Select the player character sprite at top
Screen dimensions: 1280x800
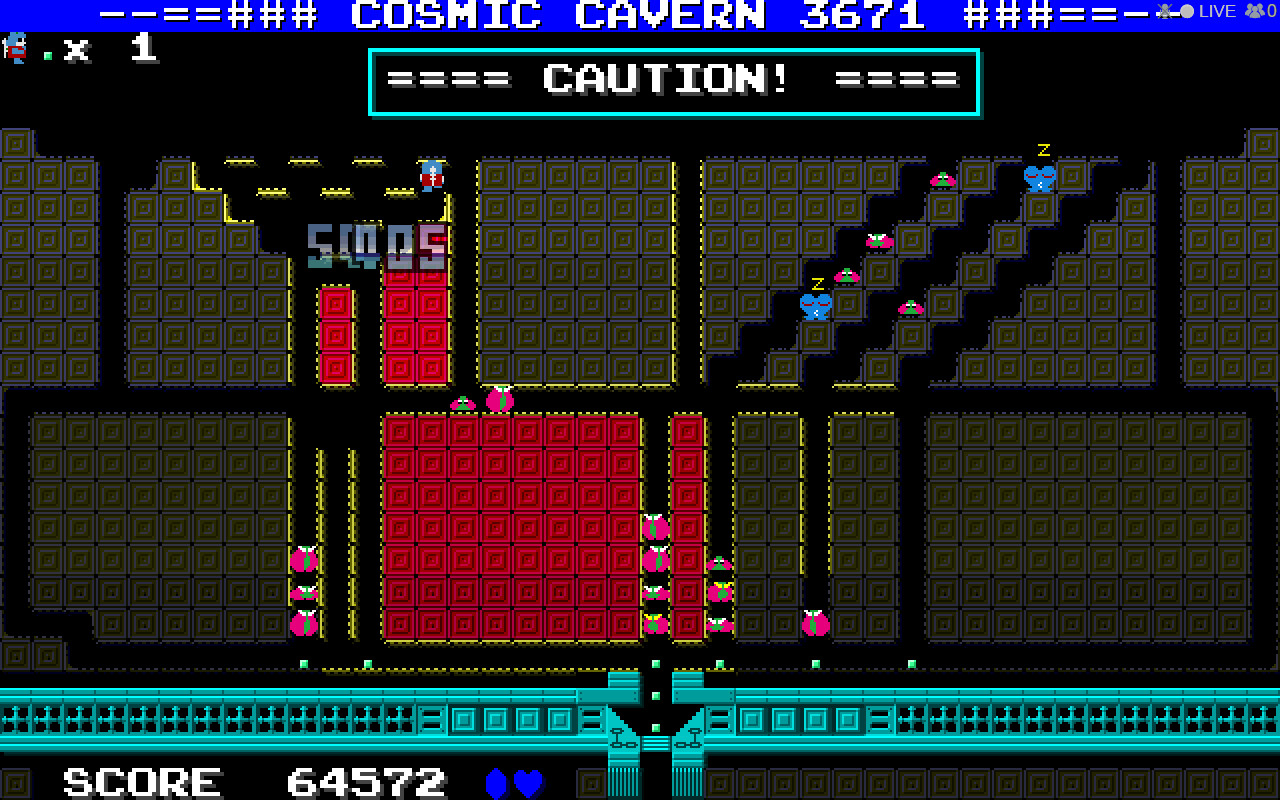coord(430,175)
